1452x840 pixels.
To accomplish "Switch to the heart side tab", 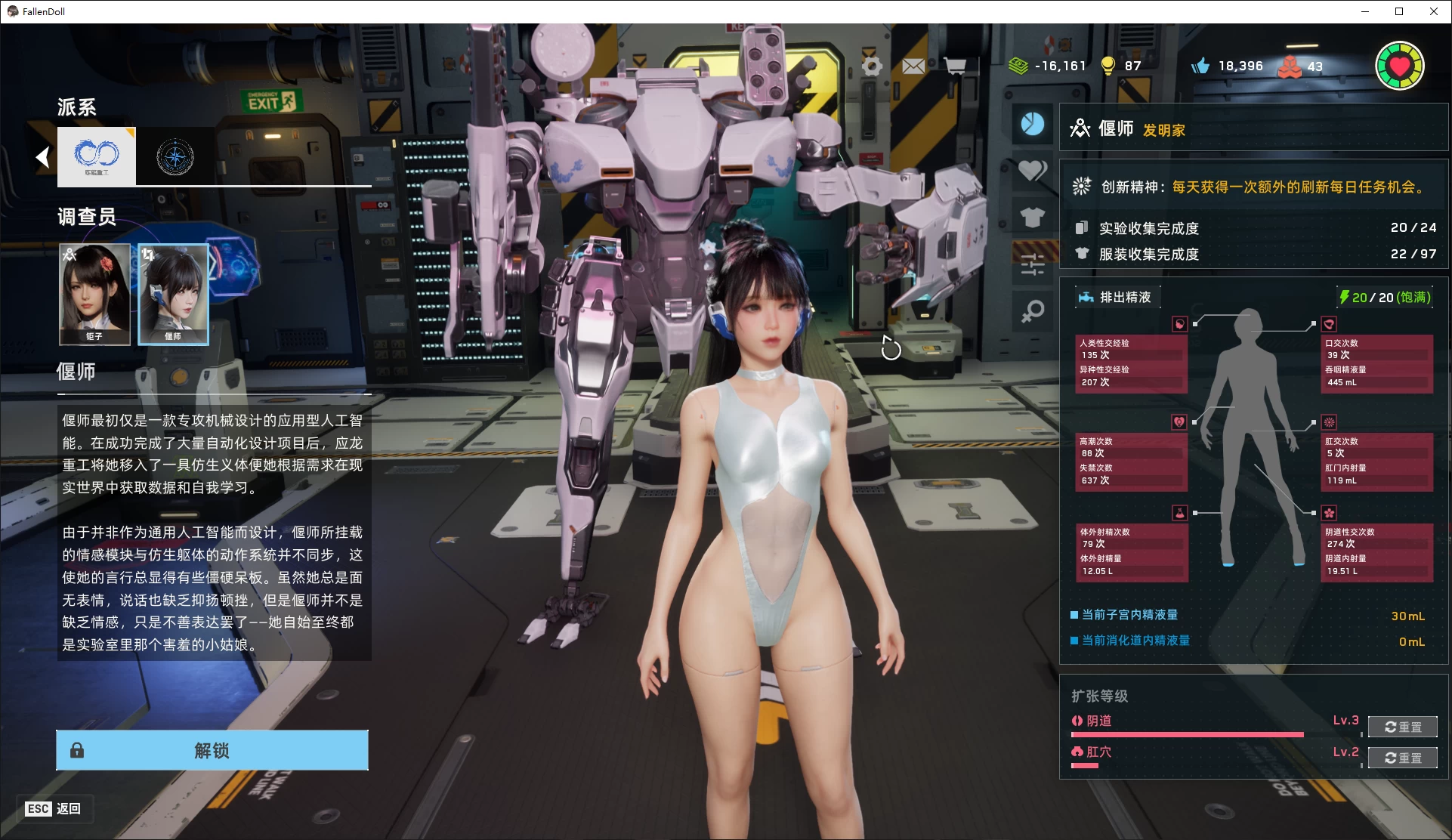I will click(x=1032, y=171).
